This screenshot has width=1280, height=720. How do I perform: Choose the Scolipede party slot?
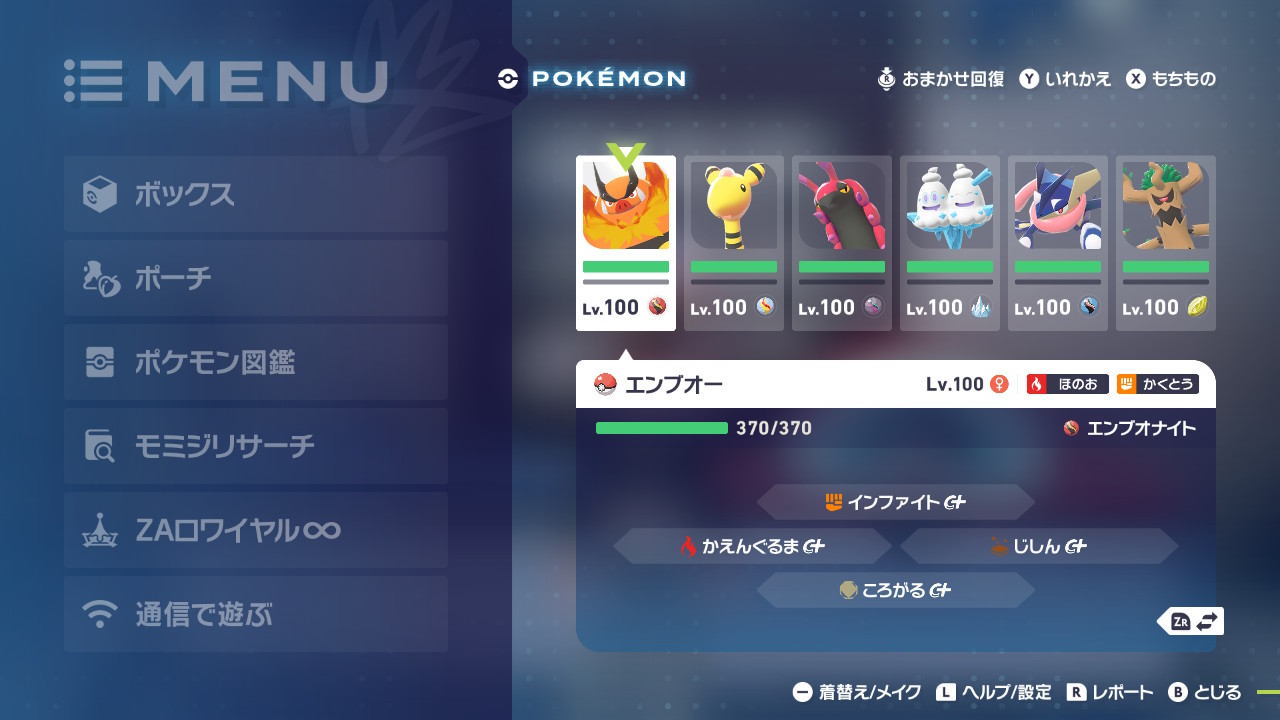[842, 243]
